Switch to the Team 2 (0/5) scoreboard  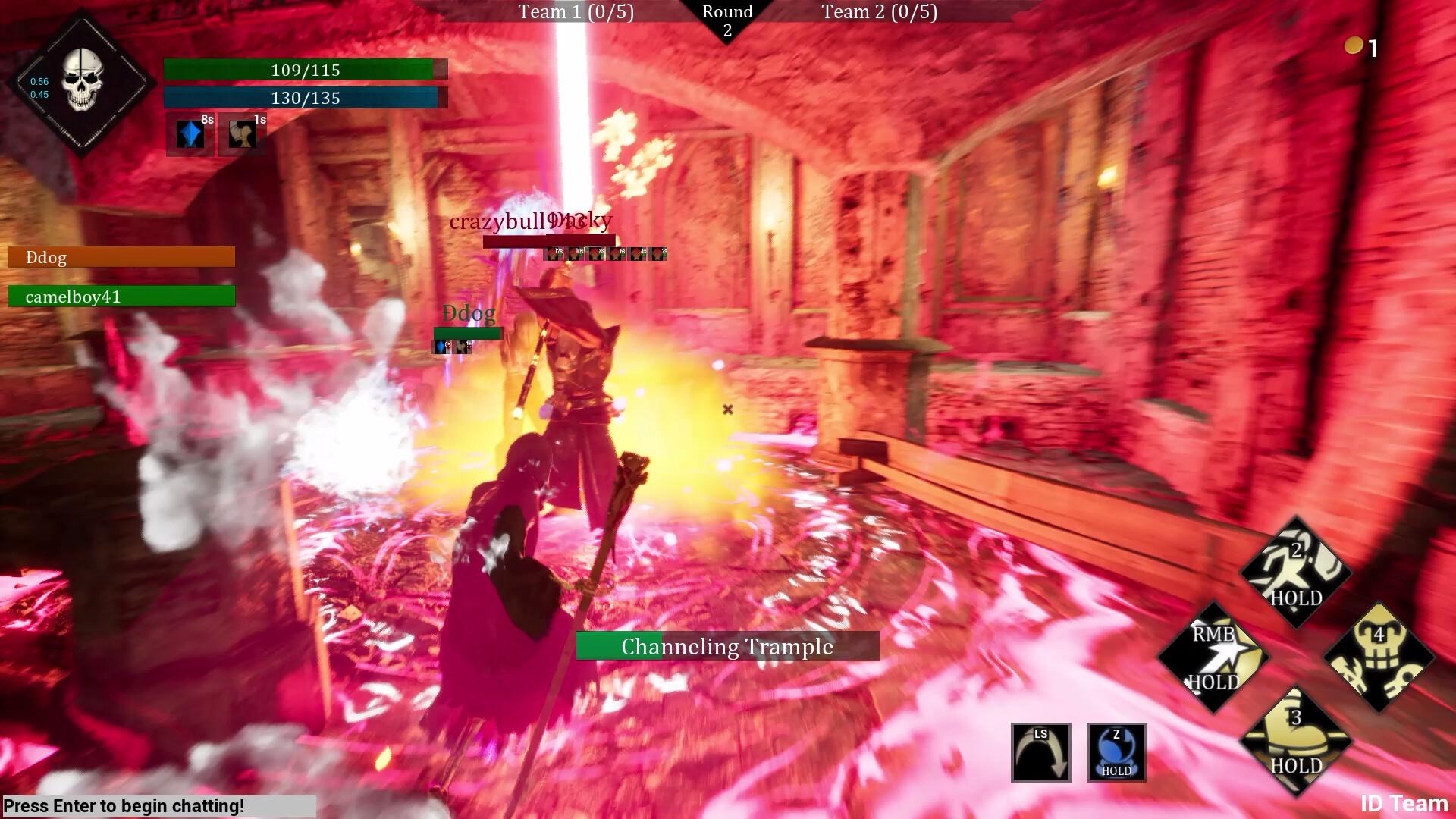point(878,11)
